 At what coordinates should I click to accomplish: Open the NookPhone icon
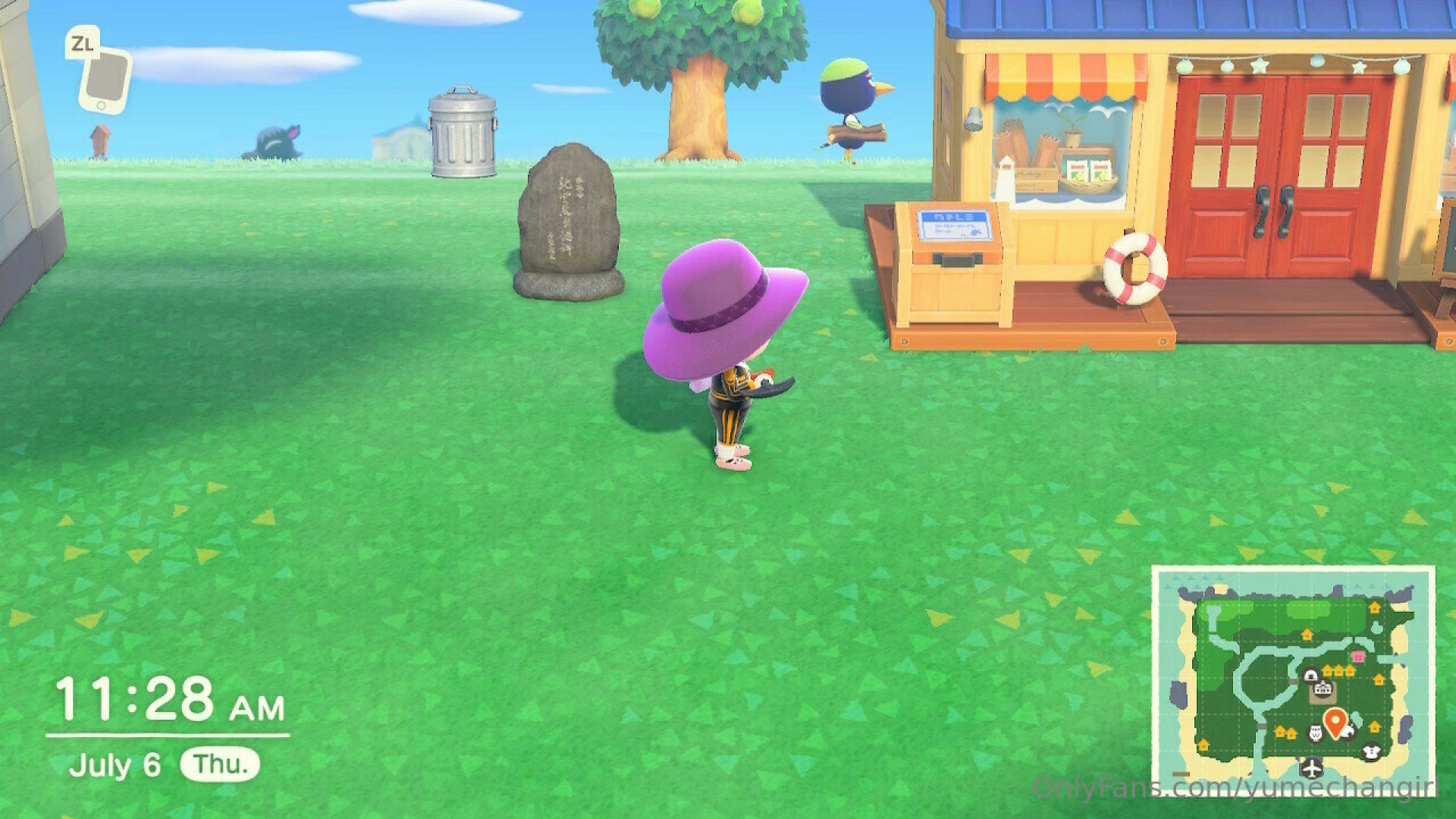pyautogui.click(x=105, y=77)
